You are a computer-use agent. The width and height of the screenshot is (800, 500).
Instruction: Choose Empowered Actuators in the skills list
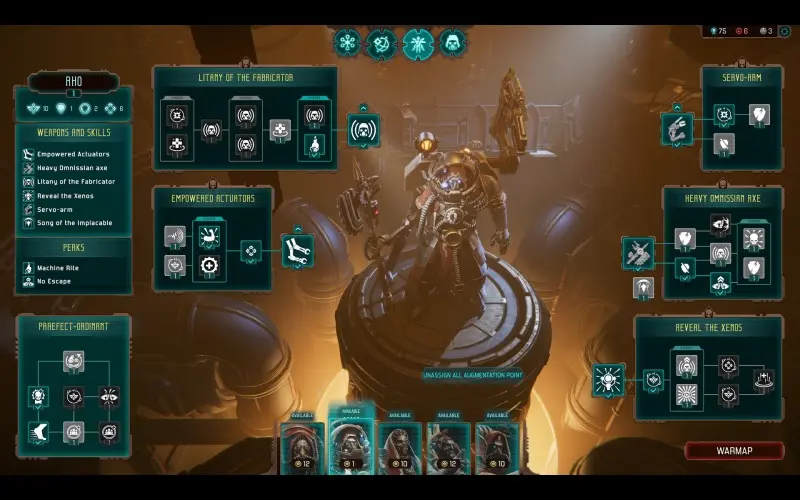point(73,154)
